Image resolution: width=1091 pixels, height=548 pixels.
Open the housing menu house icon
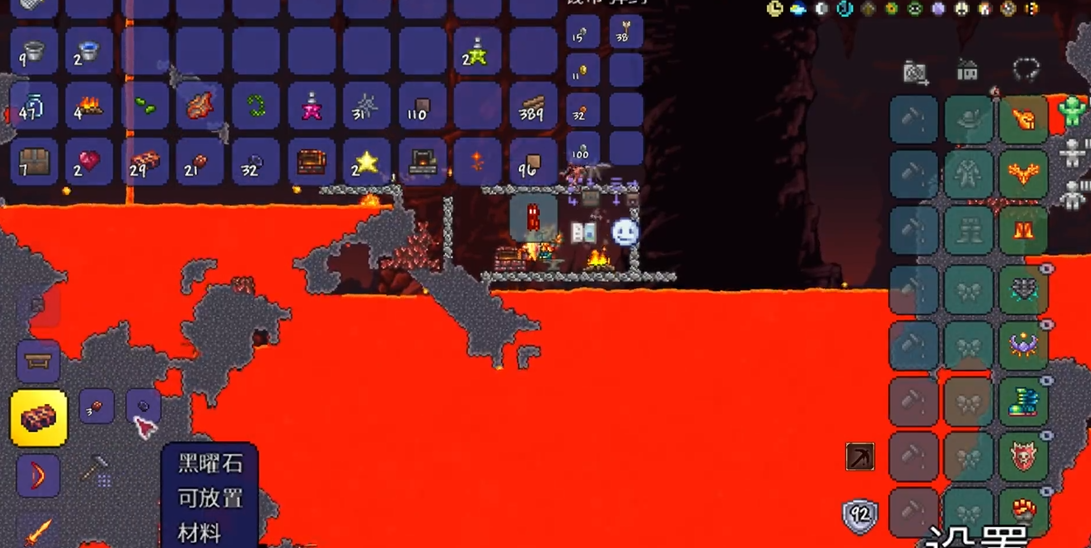coord(967,71)
